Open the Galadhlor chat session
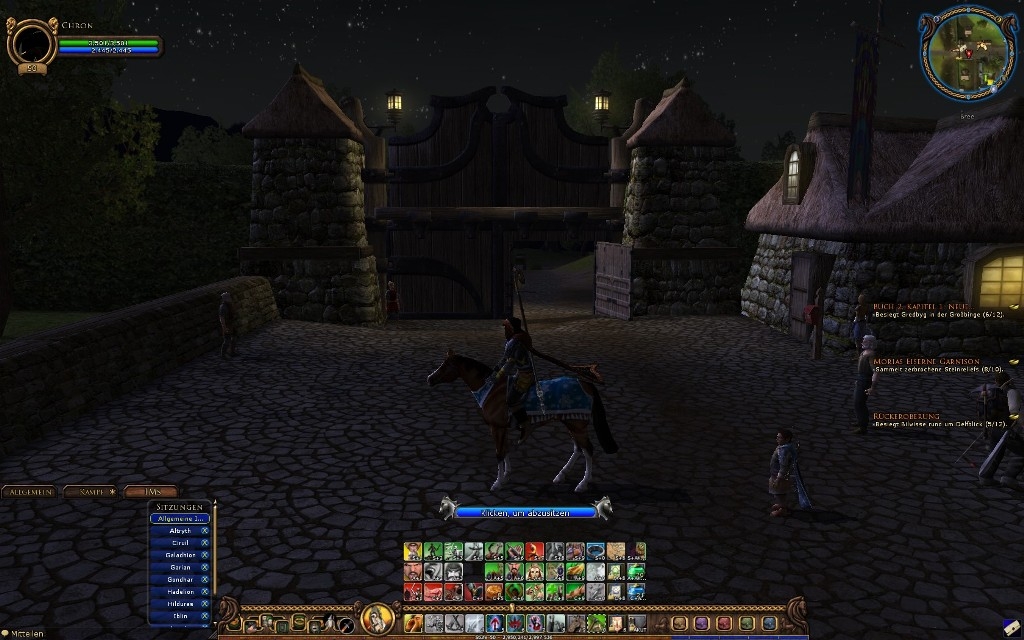This screenshot has width=1024, height=640. pyautogui.click(x=180, y=555)
